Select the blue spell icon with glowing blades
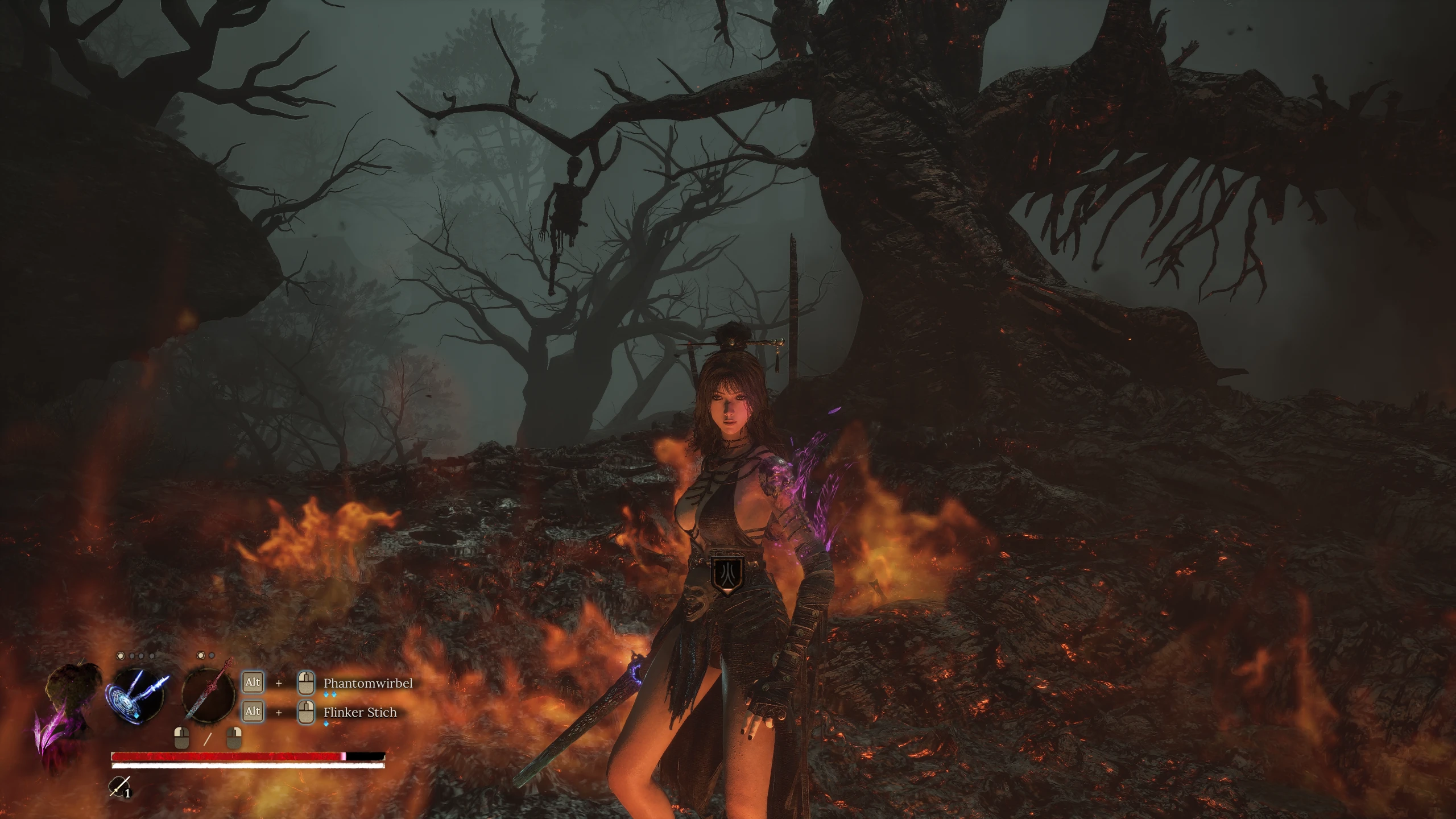The image size is (1456, 819). coord(135,695)
